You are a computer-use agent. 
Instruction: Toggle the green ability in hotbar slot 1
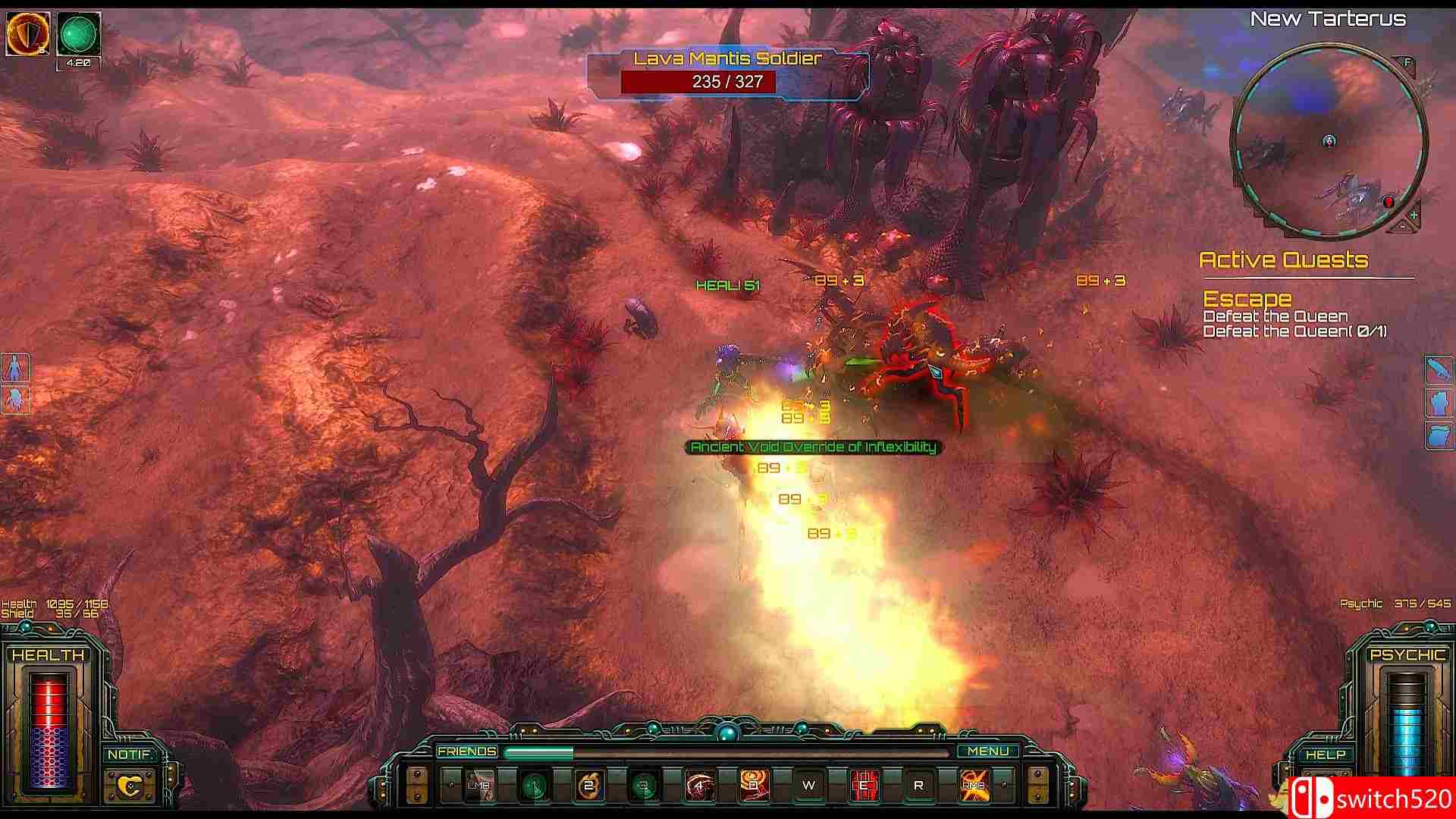click(533, 785)
